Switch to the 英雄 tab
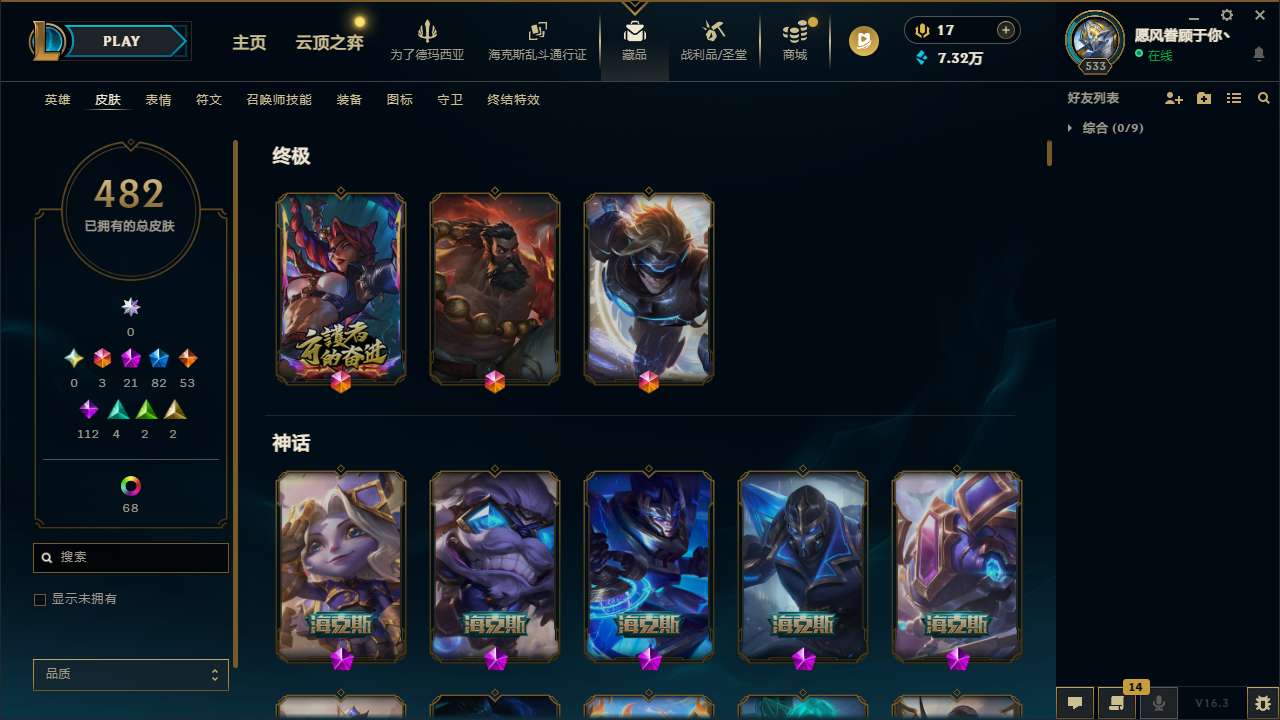The image size is (1280, 720). coord(57,100)
